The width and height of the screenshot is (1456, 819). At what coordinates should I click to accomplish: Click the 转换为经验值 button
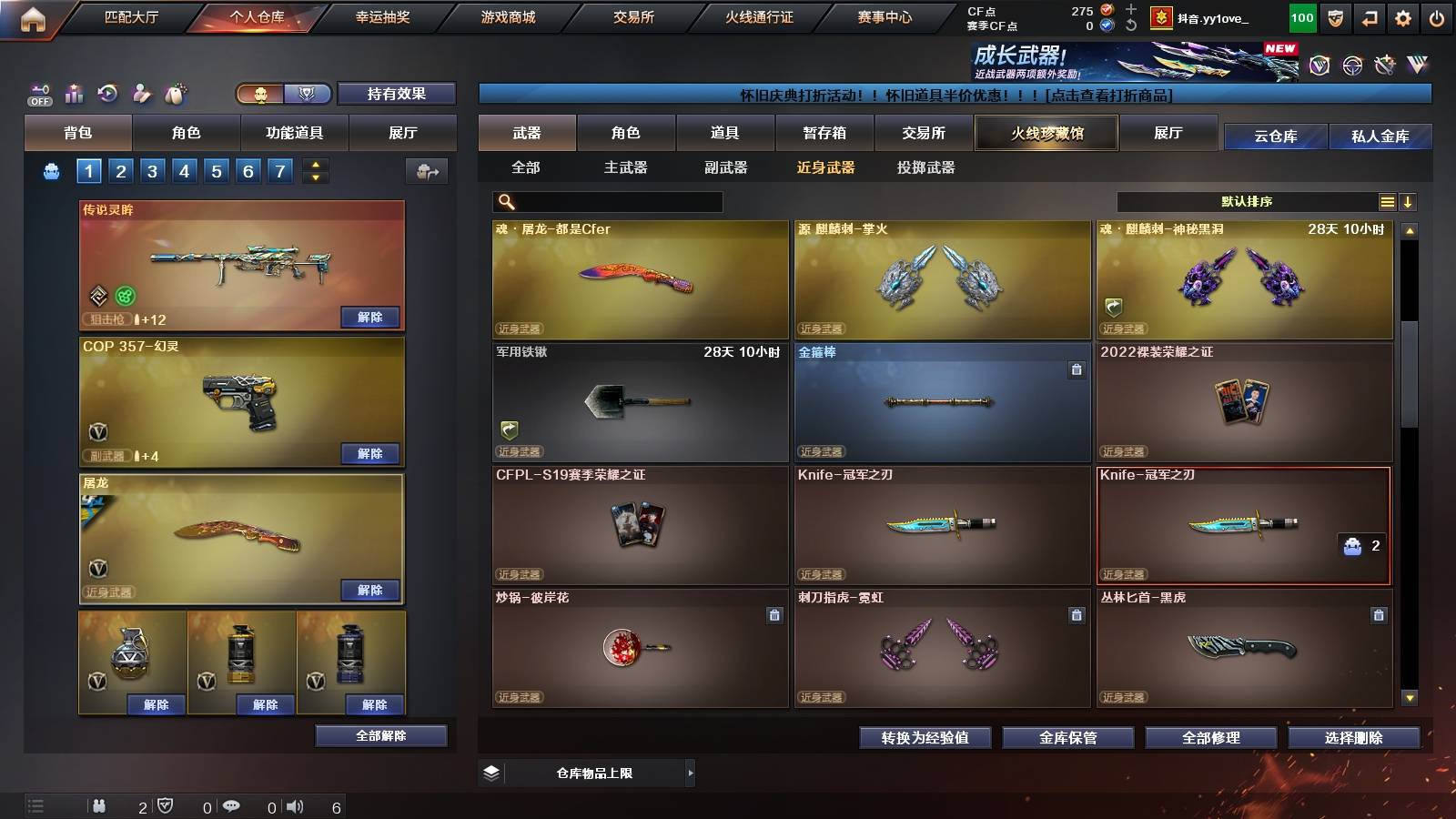tap(925, 738)
